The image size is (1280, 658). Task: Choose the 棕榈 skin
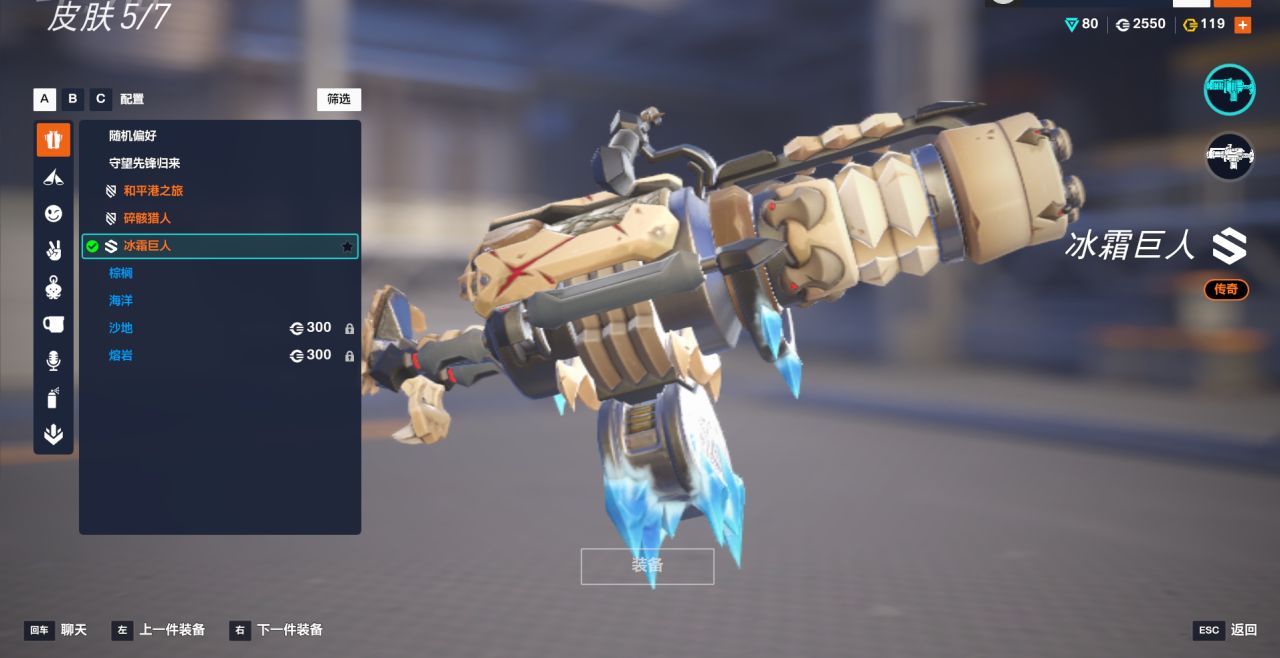[x=121, y=273]
